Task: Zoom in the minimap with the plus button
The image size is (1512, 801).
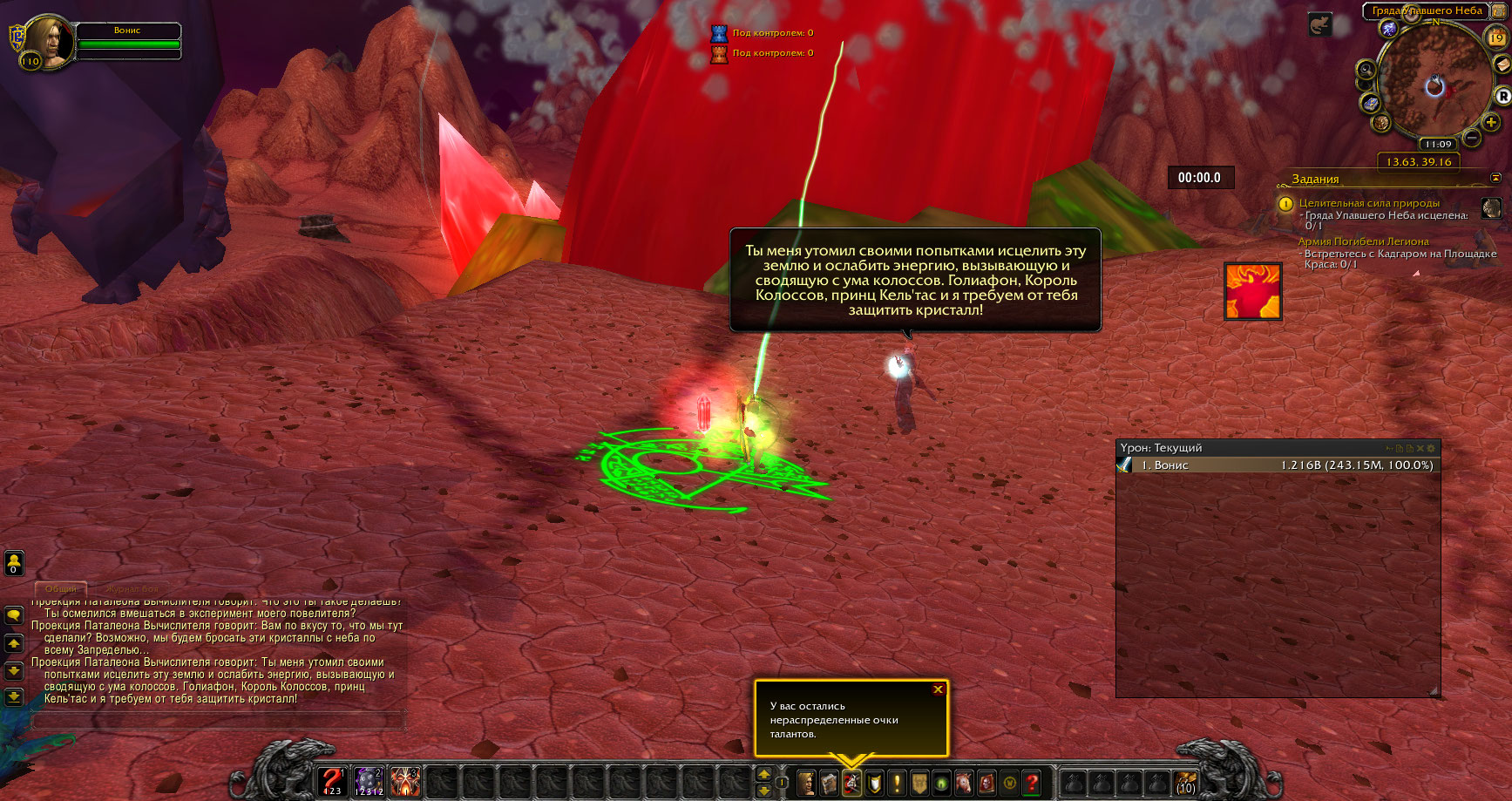Action: coord(1491,122)
